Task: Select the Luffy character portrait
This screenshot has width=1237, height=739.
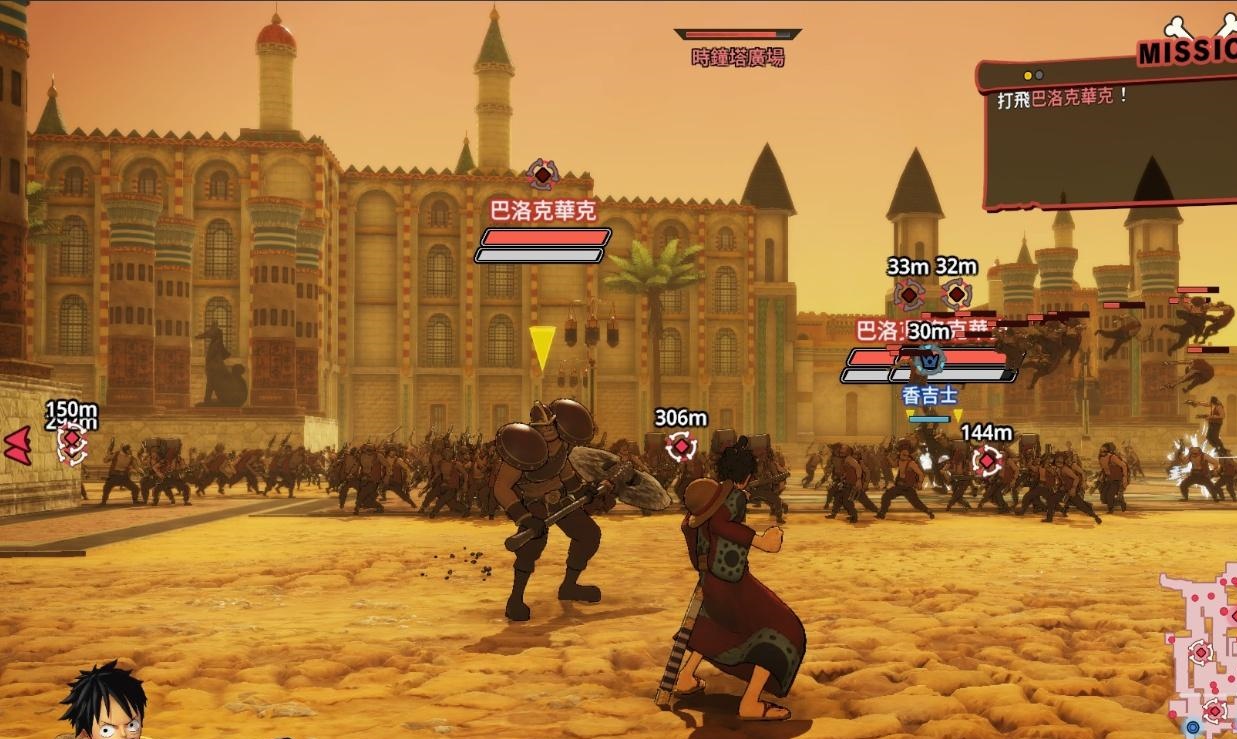Action: [x=104, y=702]
